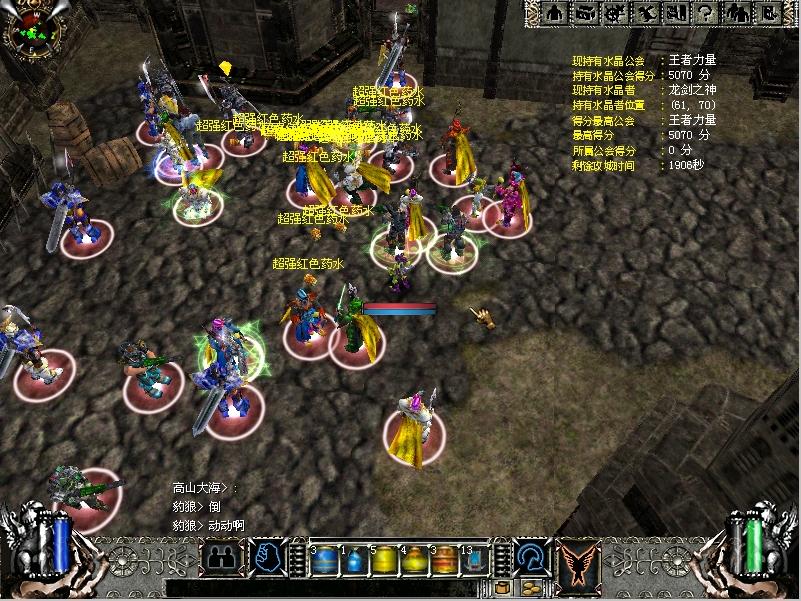Open the two-figure group button in top toolbar
The height and width of the screenshot is (601, 801).
click(x=738, y=13)
